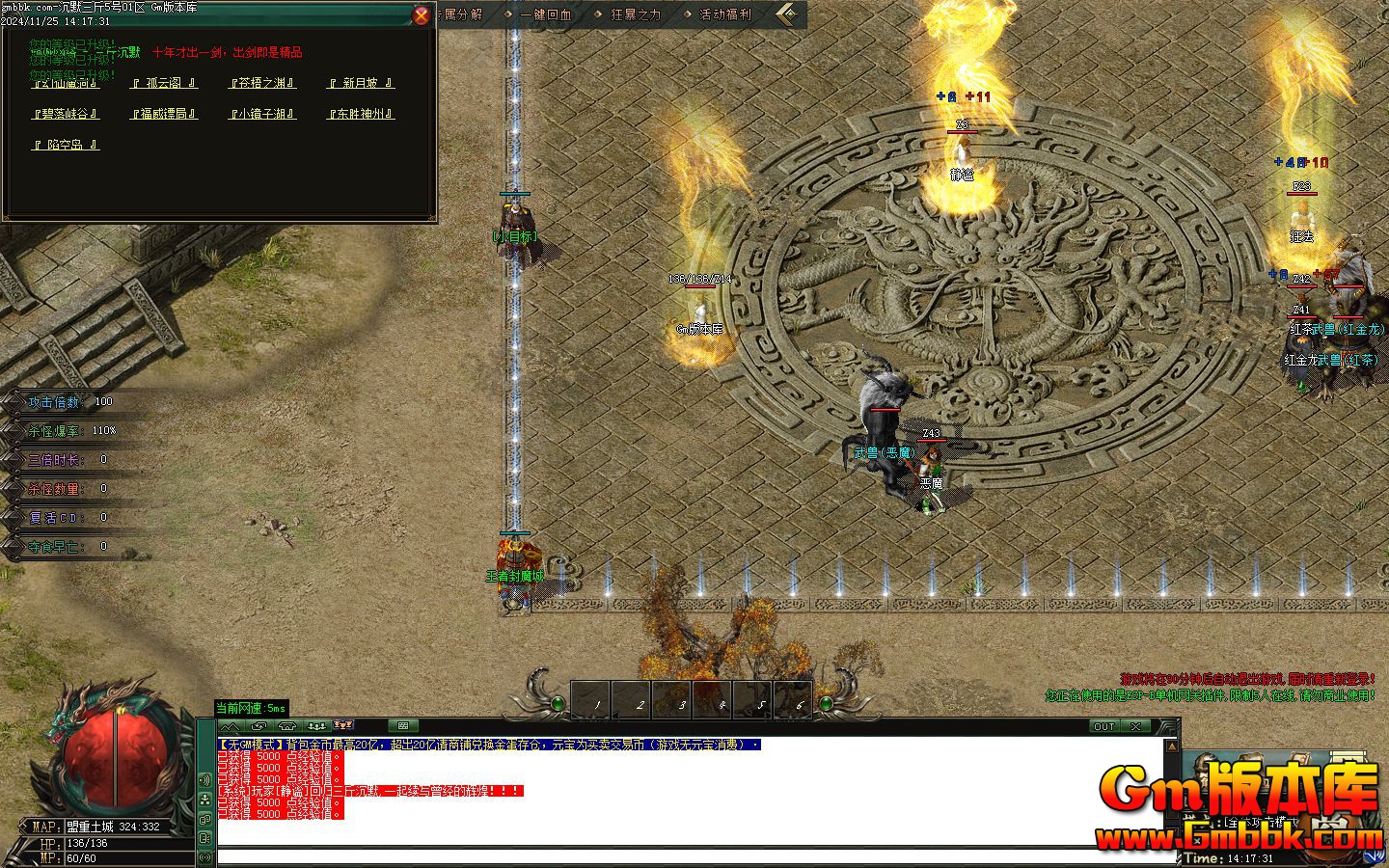The image size is (1389, 868).
Task: Open the keyboard layout icon above chat log
Action: [x=402, y=725]
